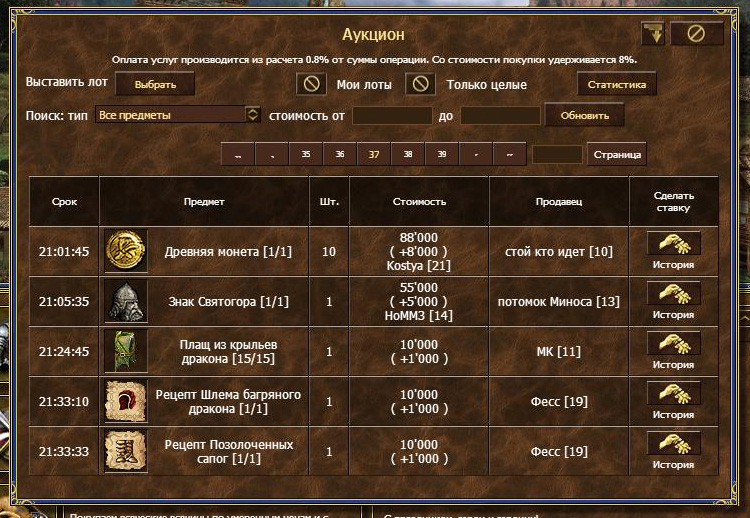This screenshot has height=518, width=750.
Task: Toggle the Мои лоты filter
Action: (x=312, y=84)
